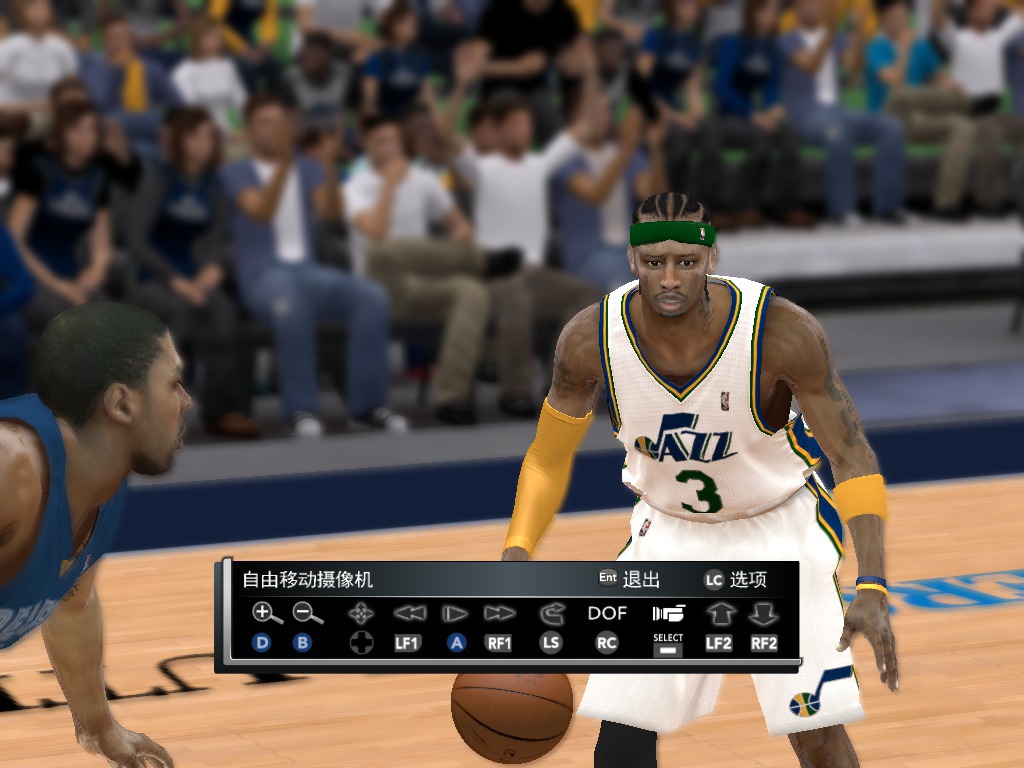
Task: Fast-forward the replay with the double-right arrows
Action: [x=499, y=613]
